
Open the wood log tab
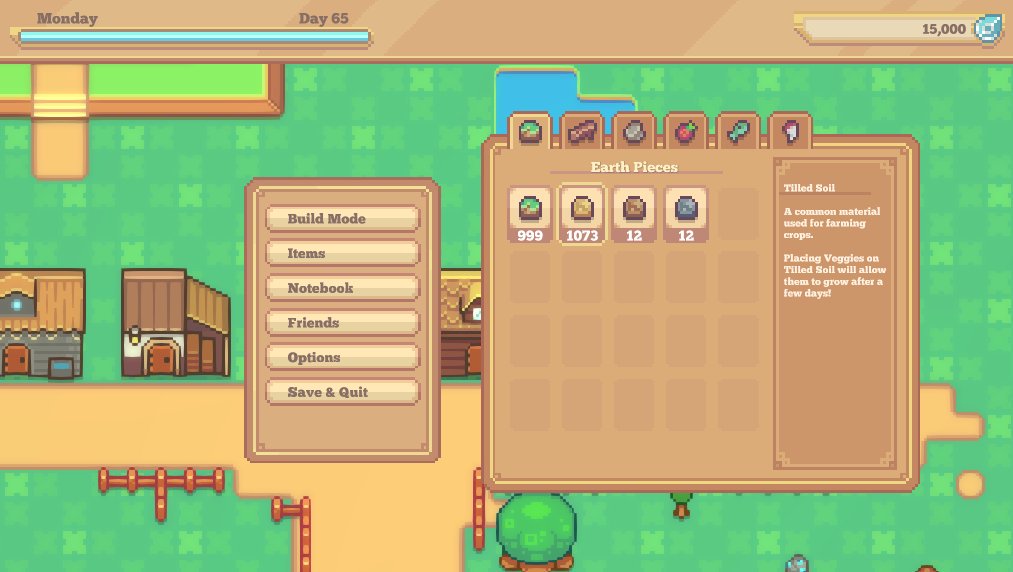click(x=582, y=131)
